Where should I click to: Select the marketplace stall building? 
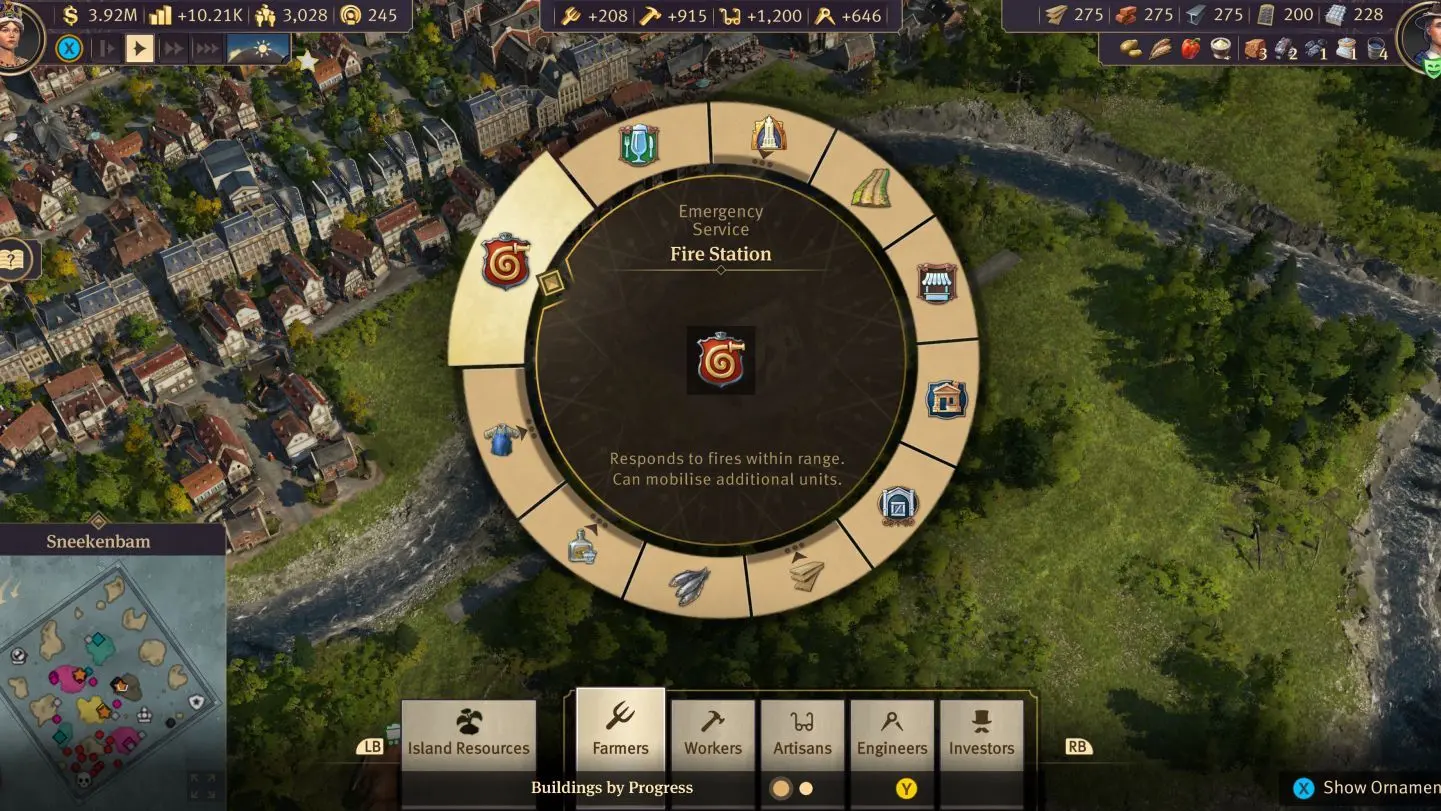[x=937, y=283]
